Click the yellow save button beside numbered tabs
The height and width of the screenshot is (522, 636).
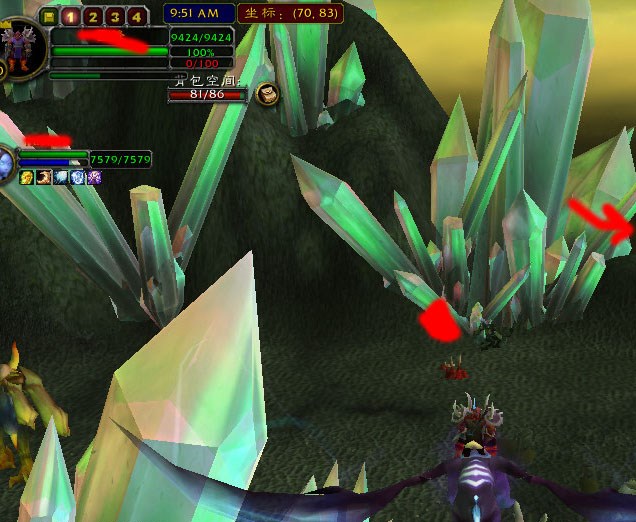(x=49, y=16)
